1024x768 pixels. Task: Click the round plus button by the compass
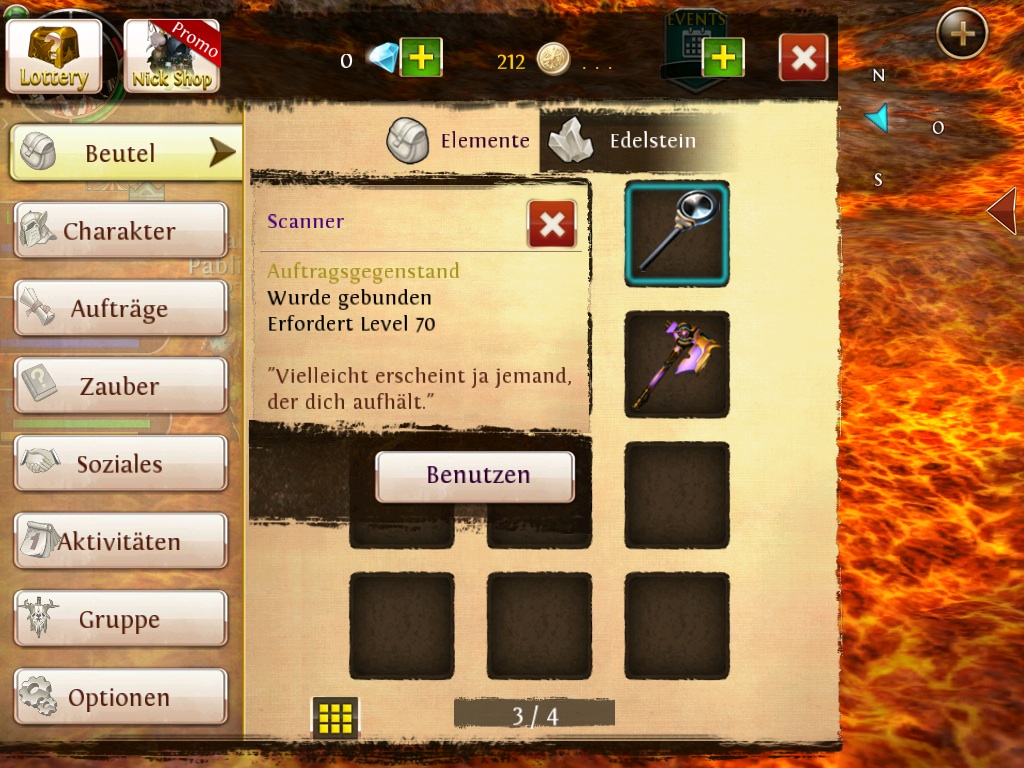click(962, 34)
